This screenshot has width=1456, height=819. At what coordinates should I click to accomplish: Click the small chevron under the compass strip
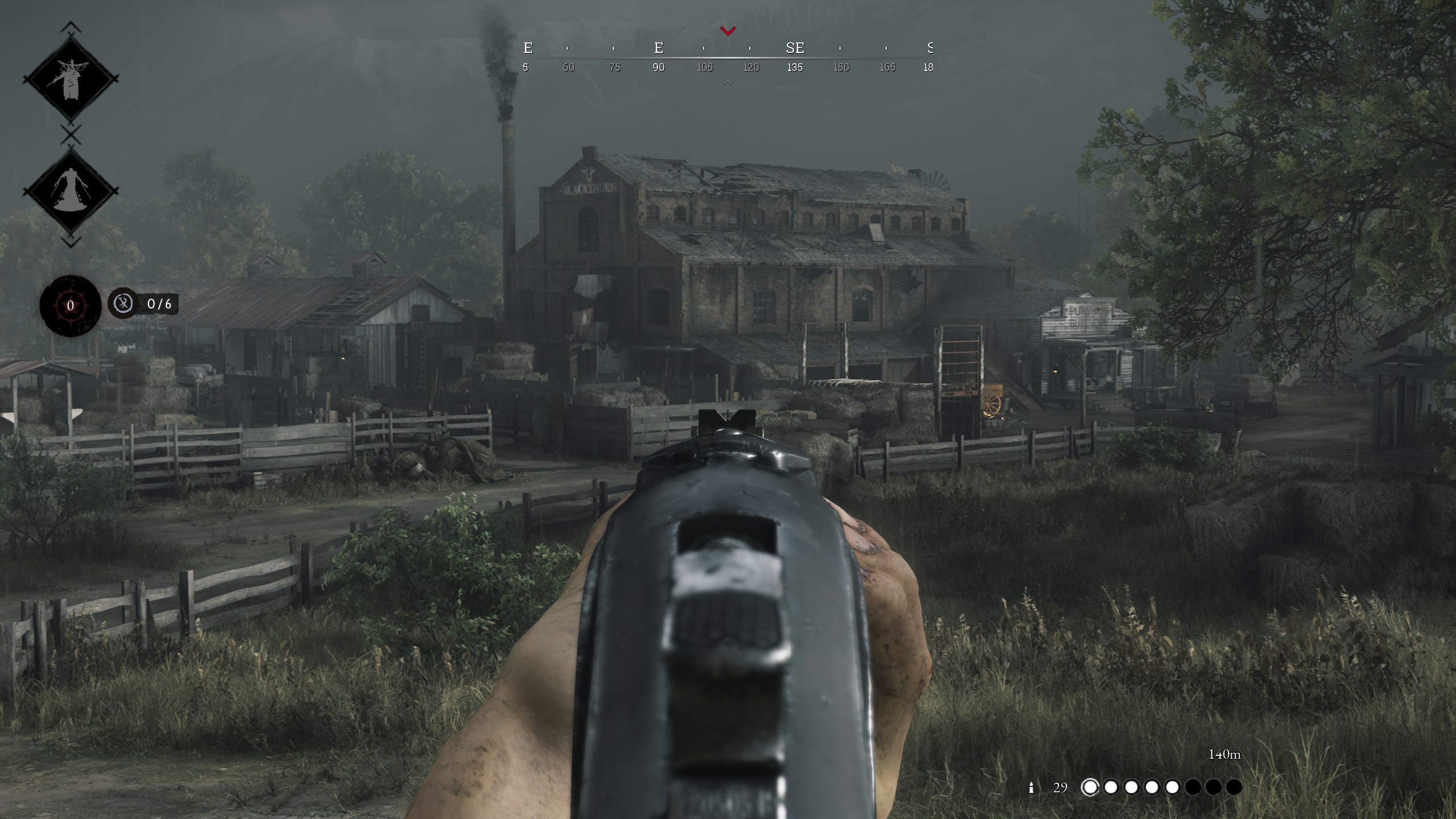727,82
